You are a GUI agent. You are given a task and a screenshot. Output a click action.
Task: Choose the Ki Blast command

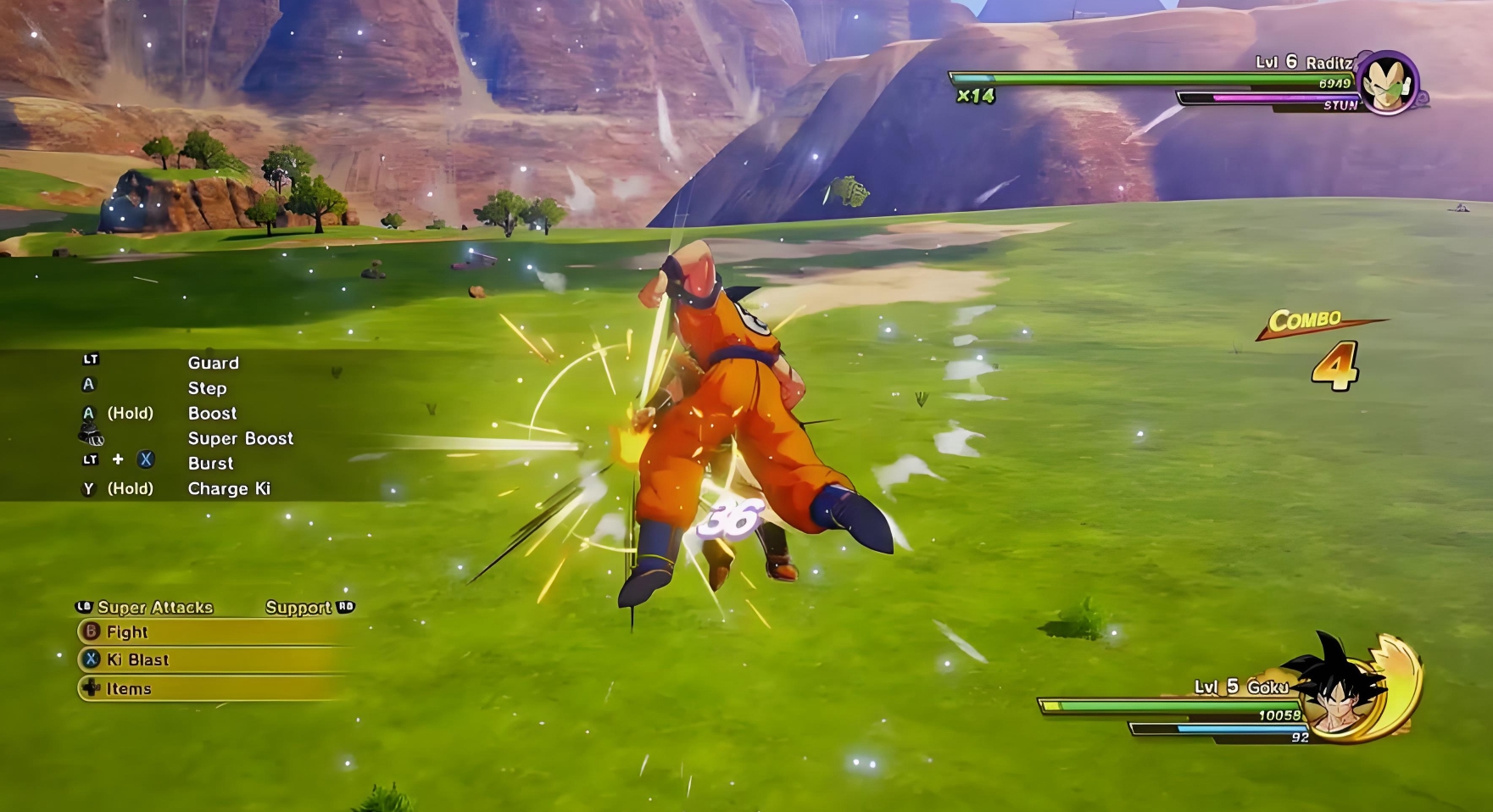point(136,660)
